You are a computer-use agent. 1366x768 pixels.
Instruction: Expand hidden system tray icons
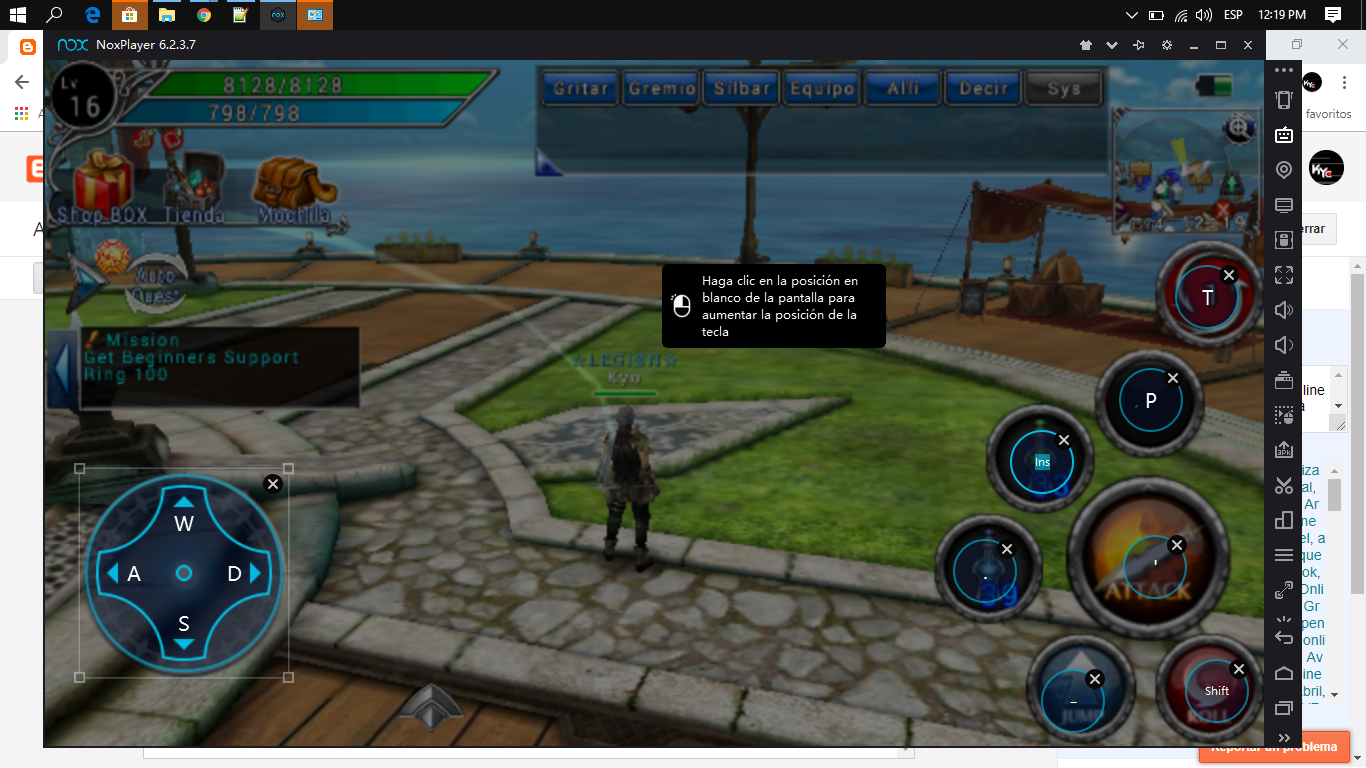[x=1131, y=15]
